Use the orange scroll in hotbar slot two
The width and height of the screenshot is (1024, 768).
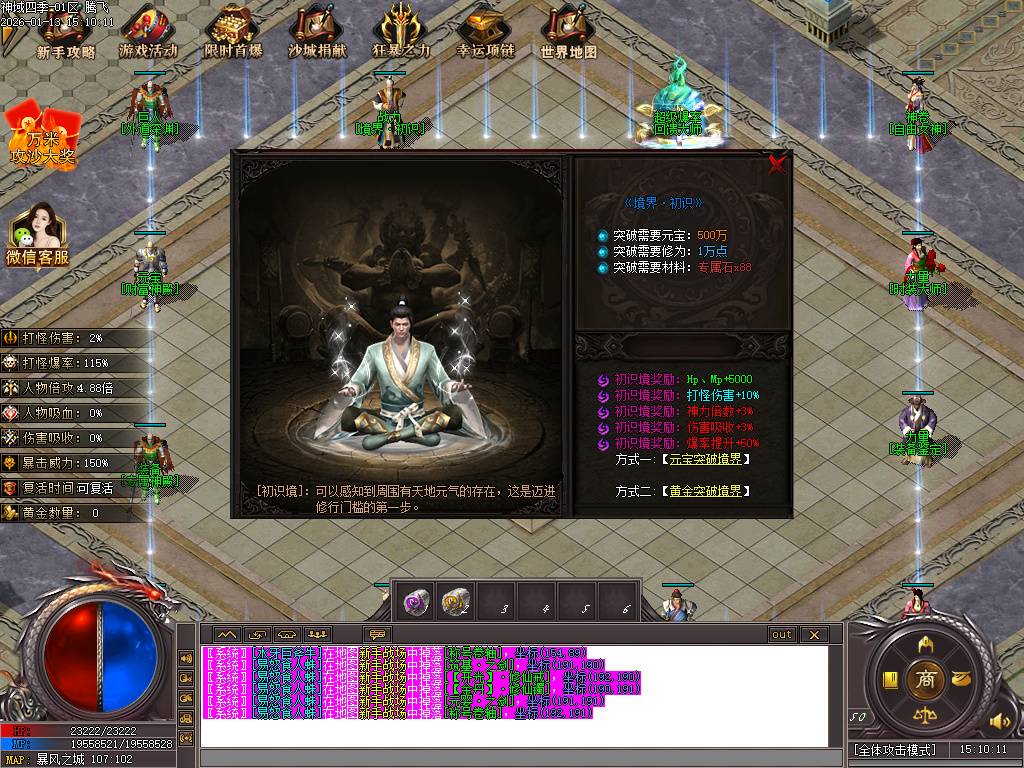456,601
